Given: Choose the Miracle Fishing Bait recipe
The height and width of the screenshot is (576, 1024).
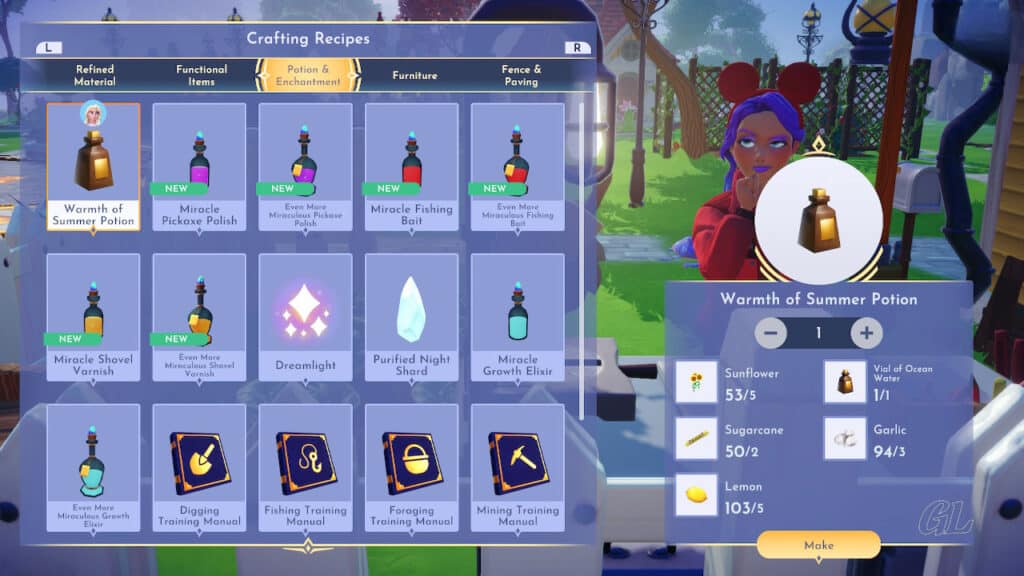Looking at the screenshot, I should 411,166.
